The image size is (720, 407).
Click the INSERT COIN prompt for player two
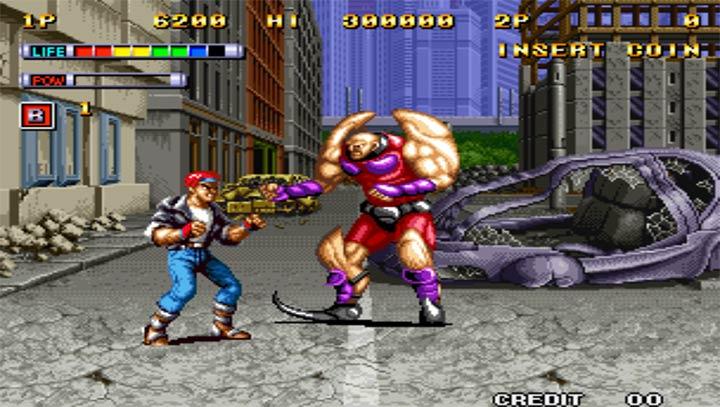coord(599,49)
